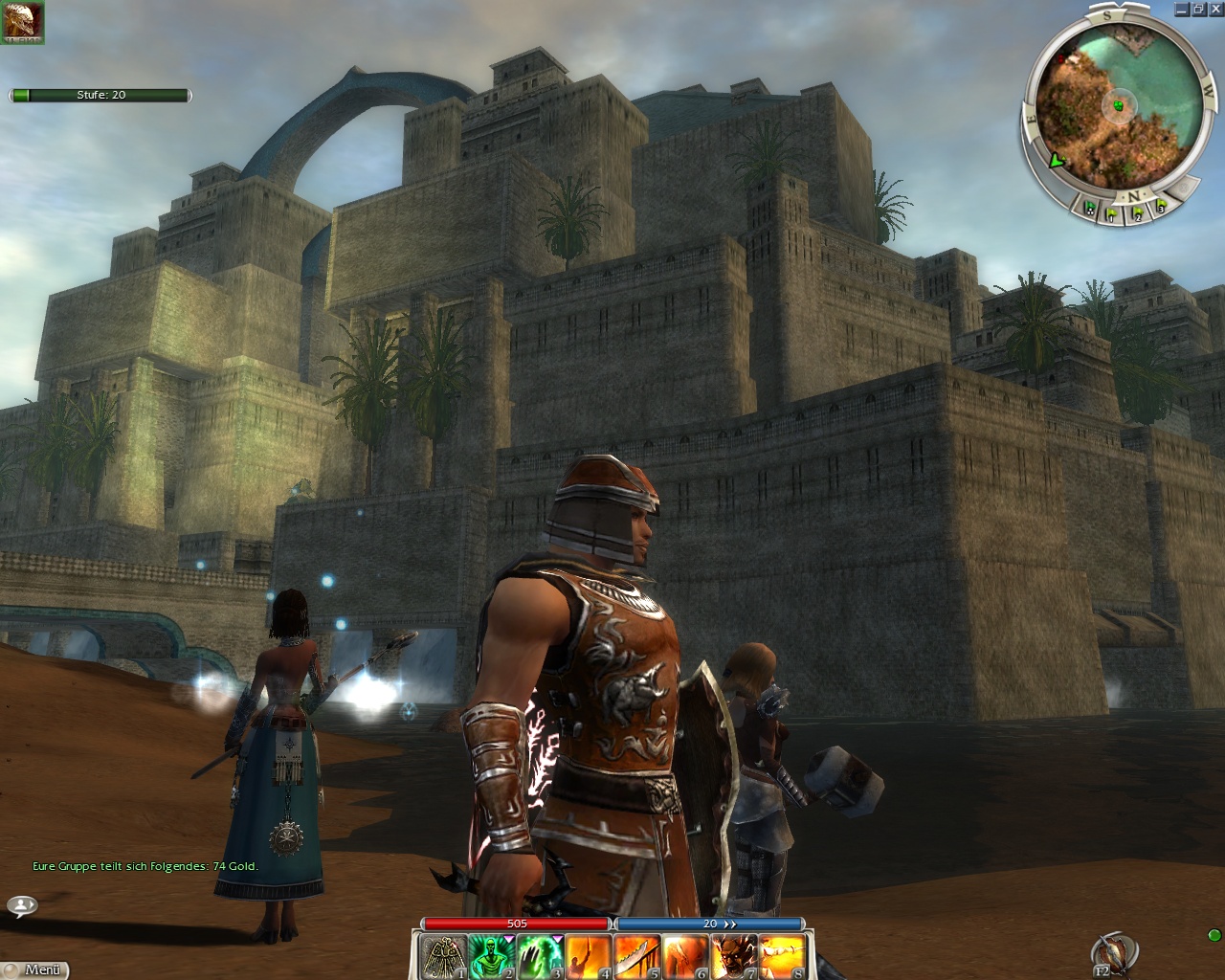The width and height of the screenshot is (1225, 980).
Task: Use the serrated blade attack skill
Action: point(636,956)
